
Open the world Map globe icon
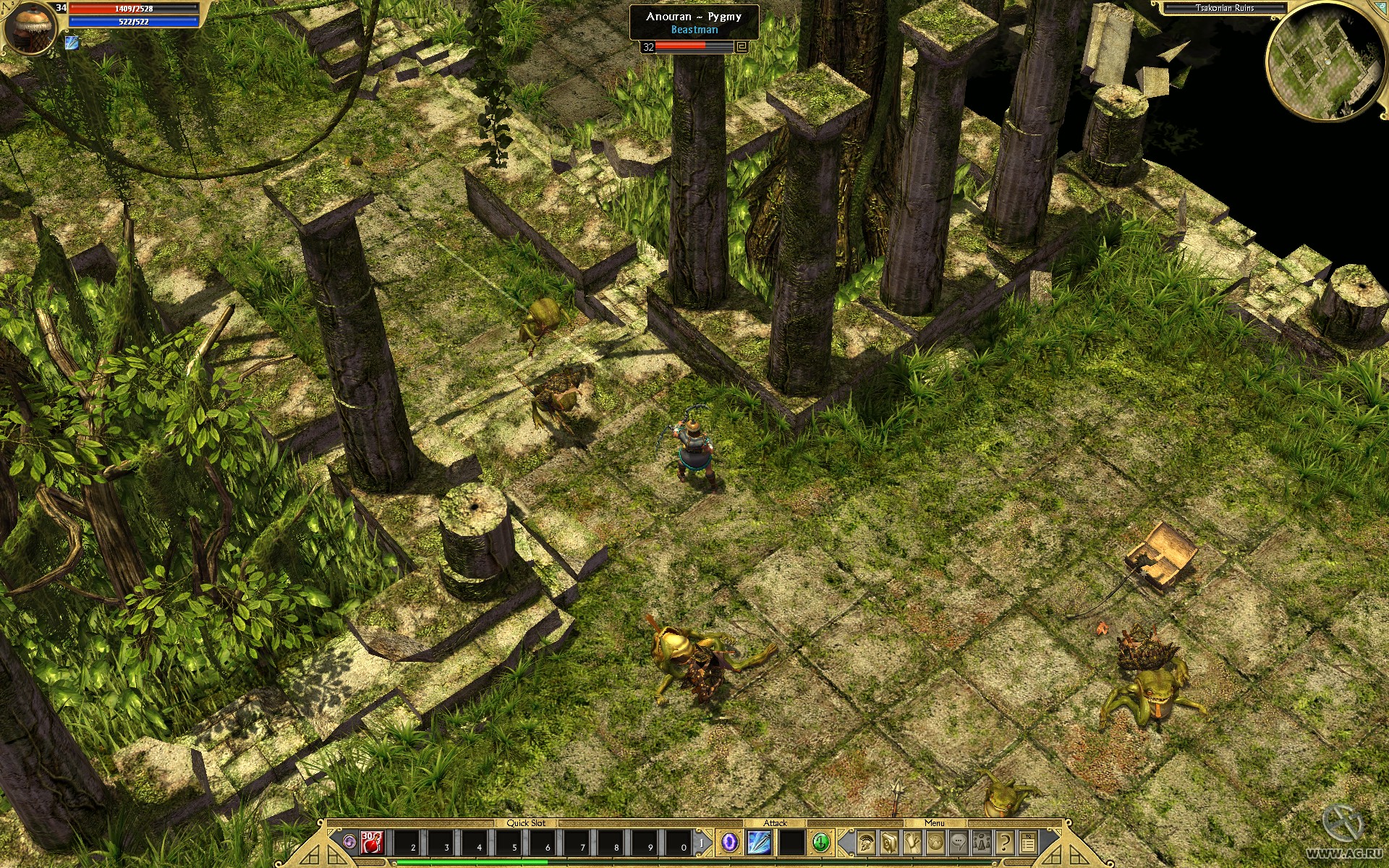[x=935, y=844]
